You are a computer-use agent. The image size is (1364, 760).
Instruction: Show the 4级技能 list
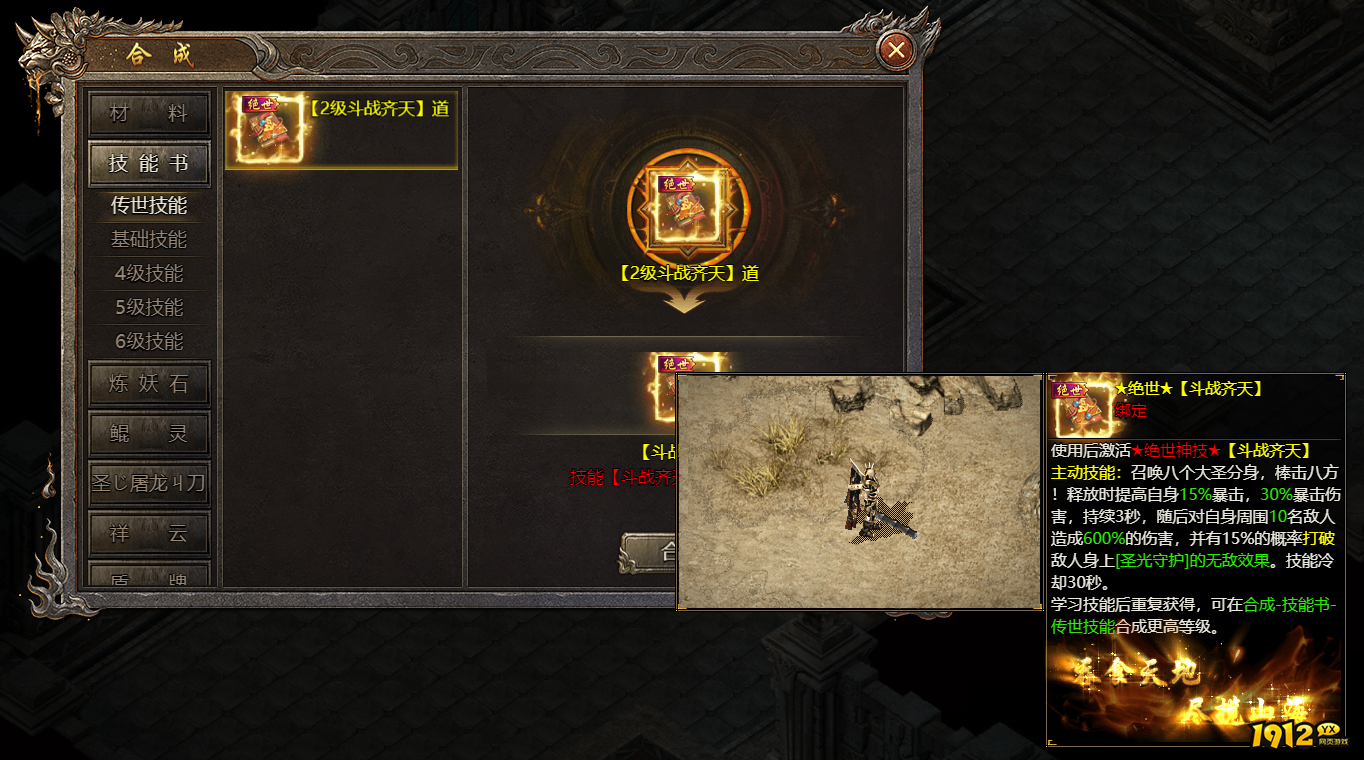(149, 274)
